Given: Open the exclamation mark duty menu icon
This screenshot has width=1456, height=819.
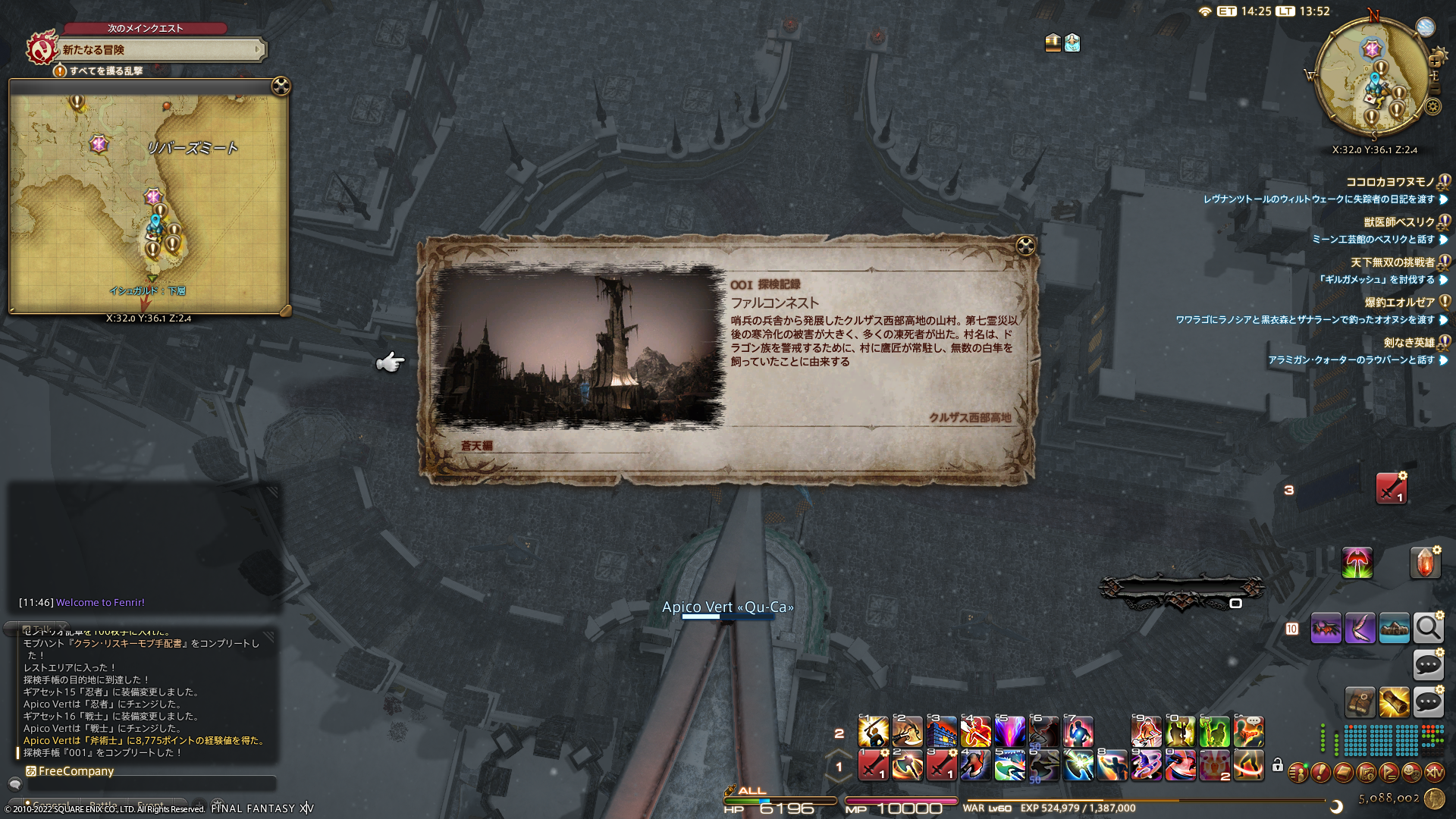Looking at the screenshot, I should (1320, 773).
